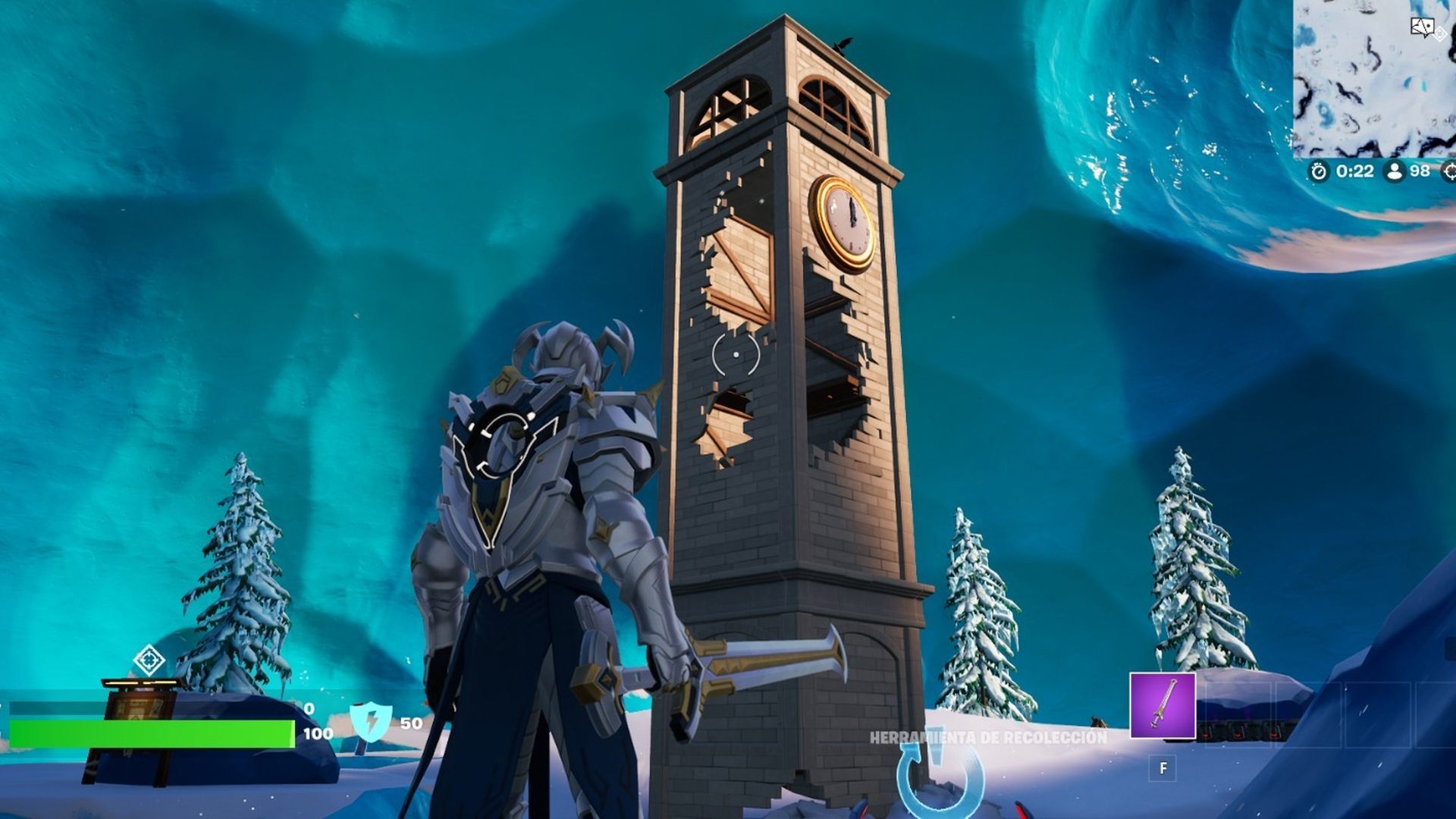Click the storm indicator icon at right edge

(x=1450, y=171)
